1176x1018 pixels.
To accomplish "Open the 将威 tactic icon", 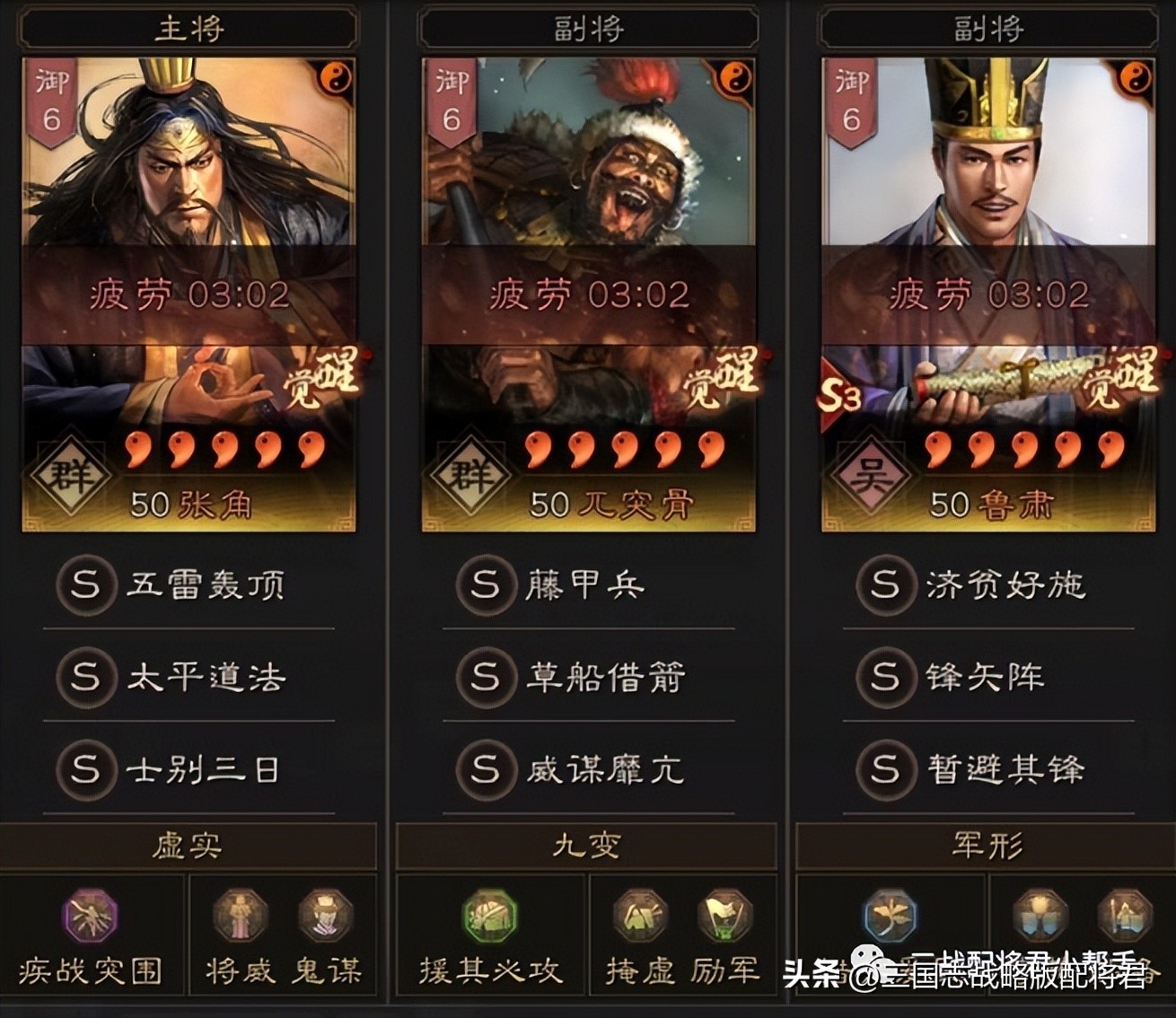I will 240,916.
